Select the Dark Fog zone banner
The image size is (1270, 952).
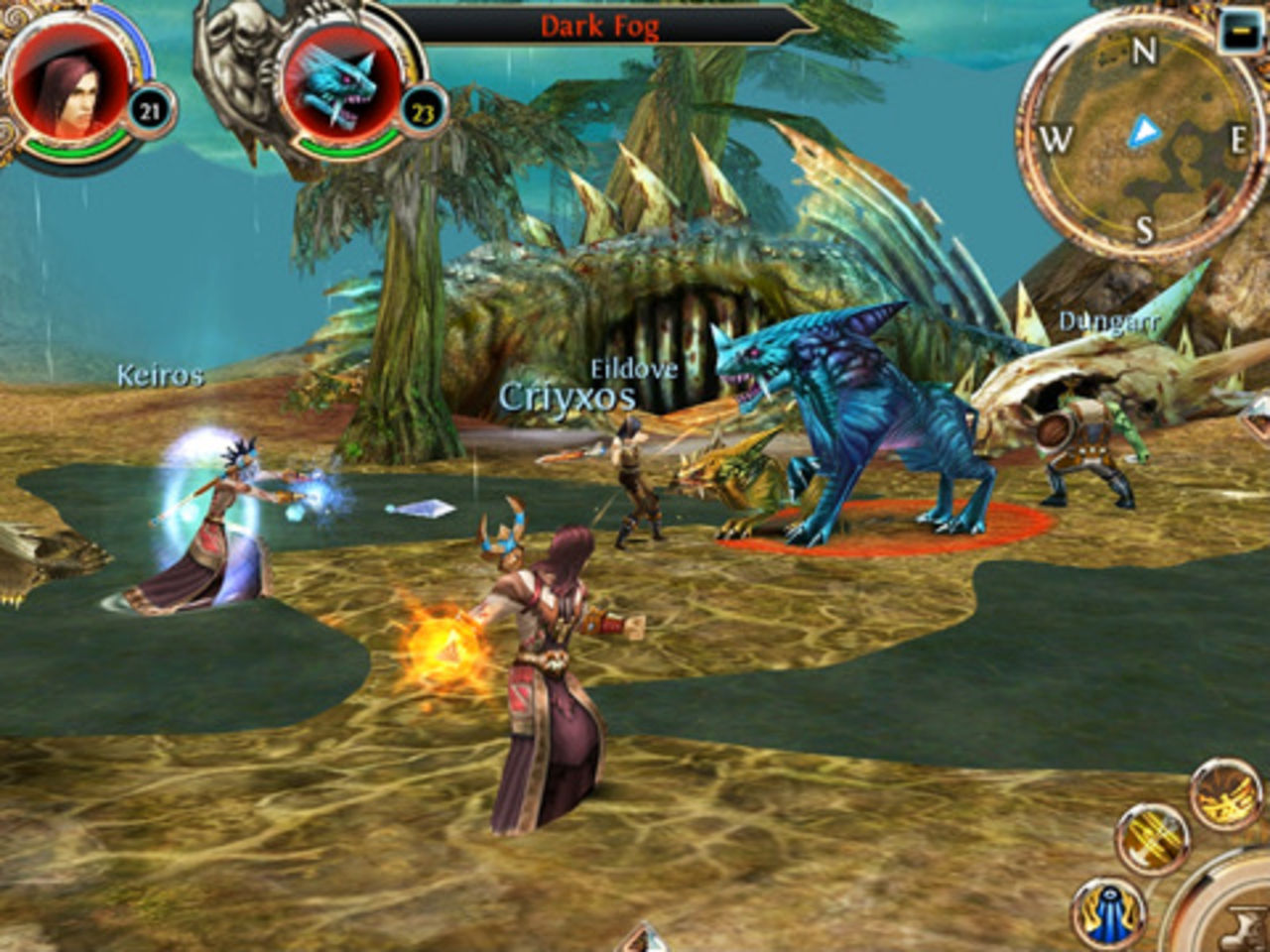[600, 28]
